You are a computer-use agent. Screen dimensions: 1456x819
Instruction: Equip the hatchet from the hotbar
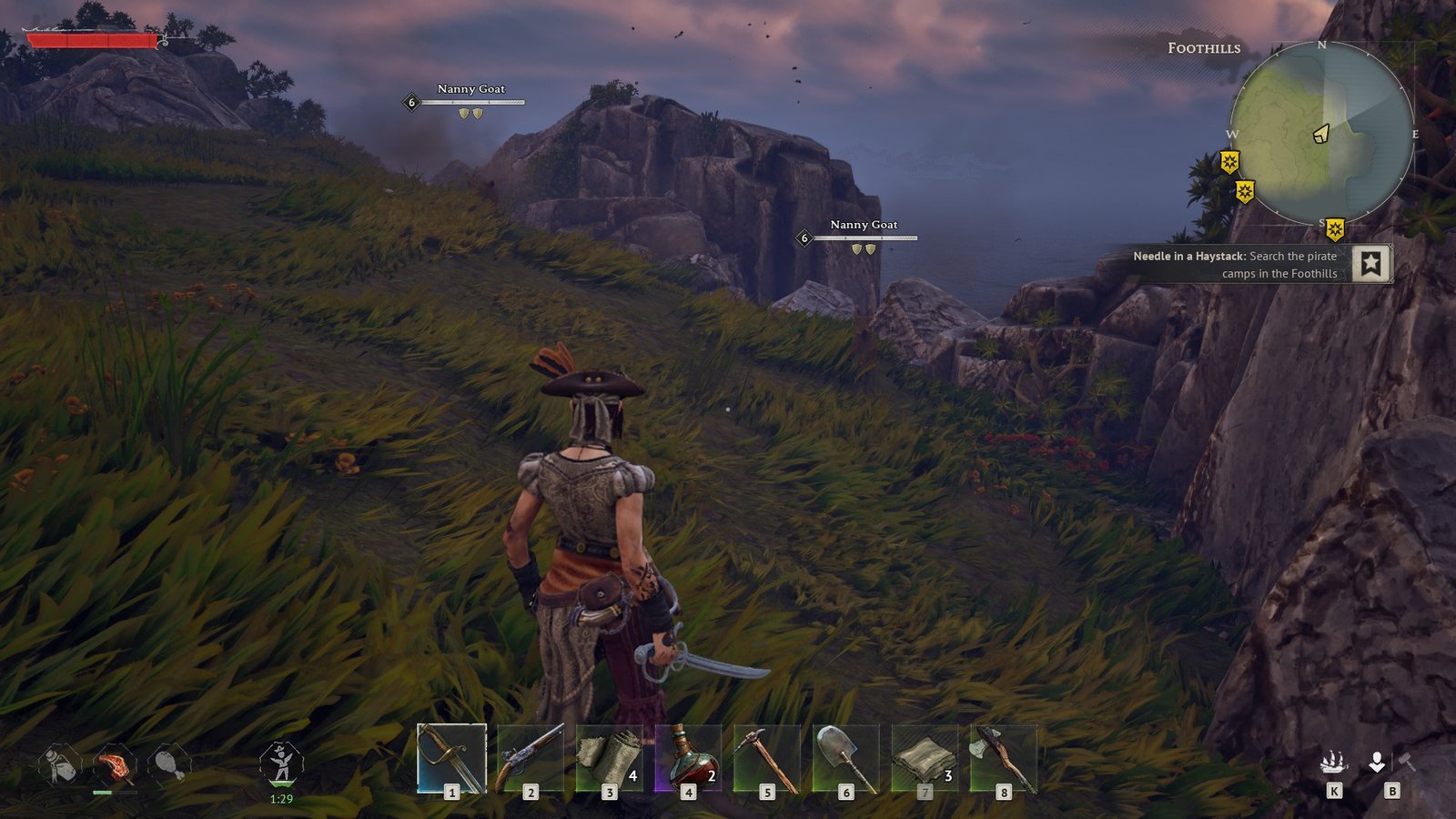click(x=1004, y=758)
